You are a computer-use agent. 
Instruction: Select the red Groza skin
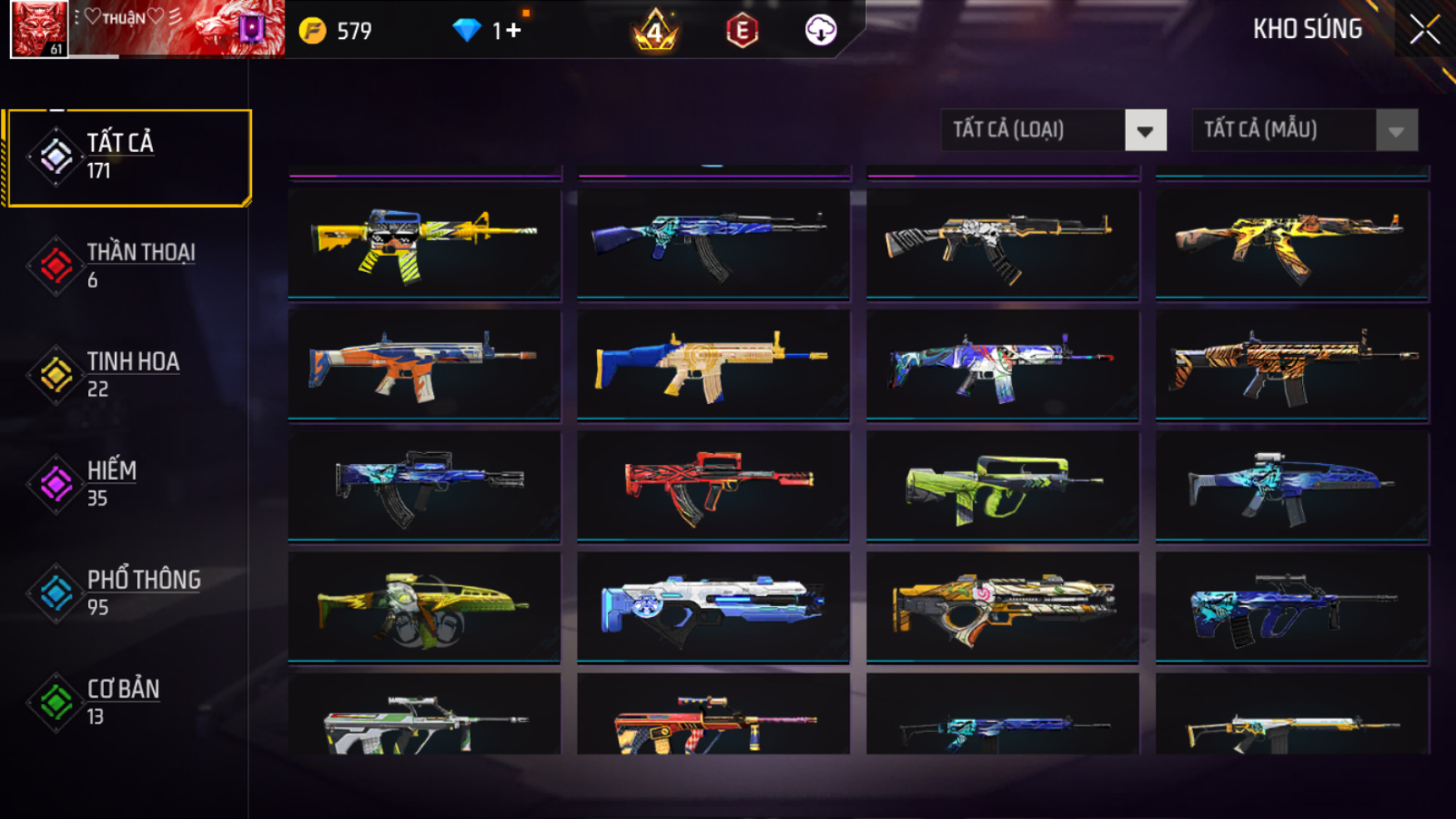[x=713, y=486]
